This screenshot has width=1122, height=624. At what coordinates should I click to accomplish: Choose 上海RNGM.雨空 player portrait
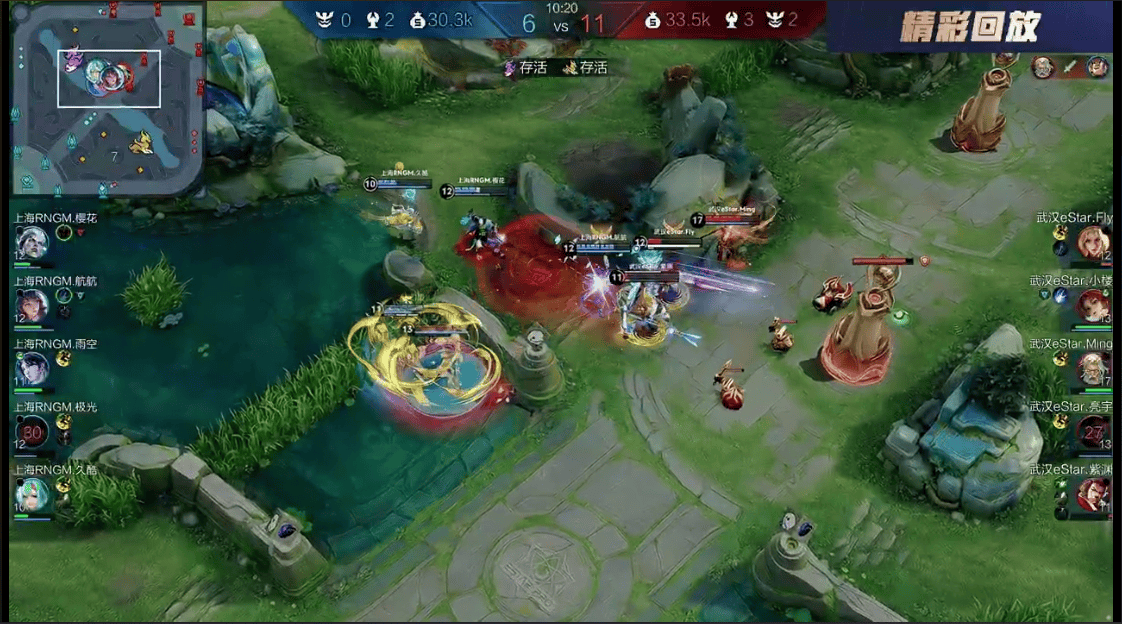pyautogui.click(x=31, y=368)
